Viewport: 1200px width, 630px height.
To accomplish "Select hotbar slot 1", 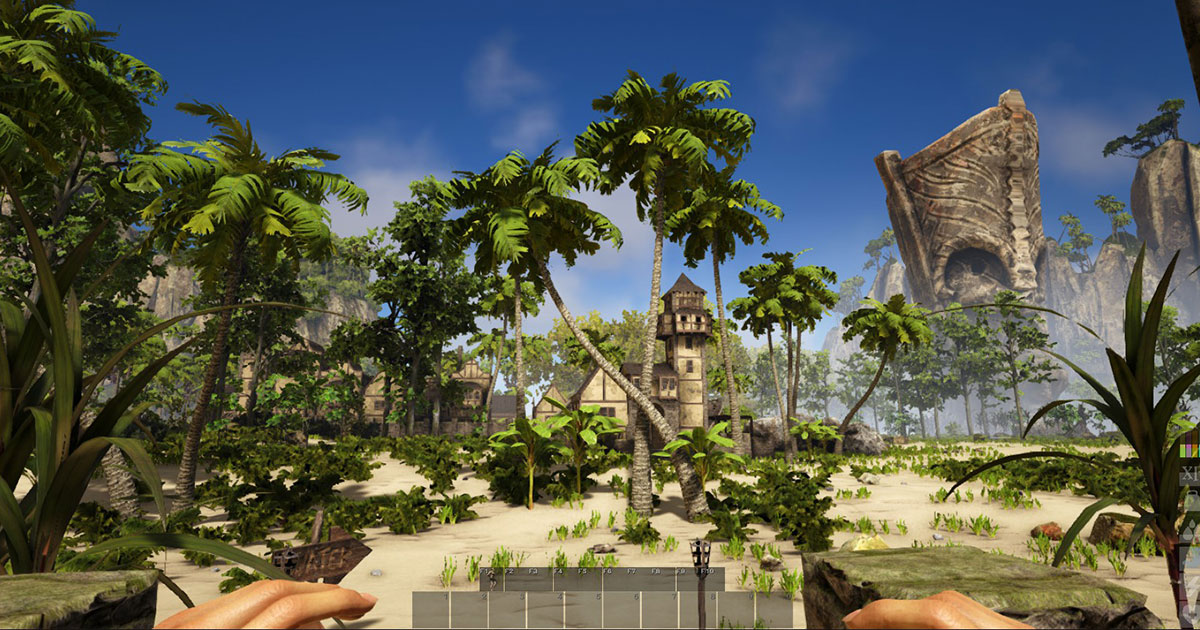I will pos(432,609).
